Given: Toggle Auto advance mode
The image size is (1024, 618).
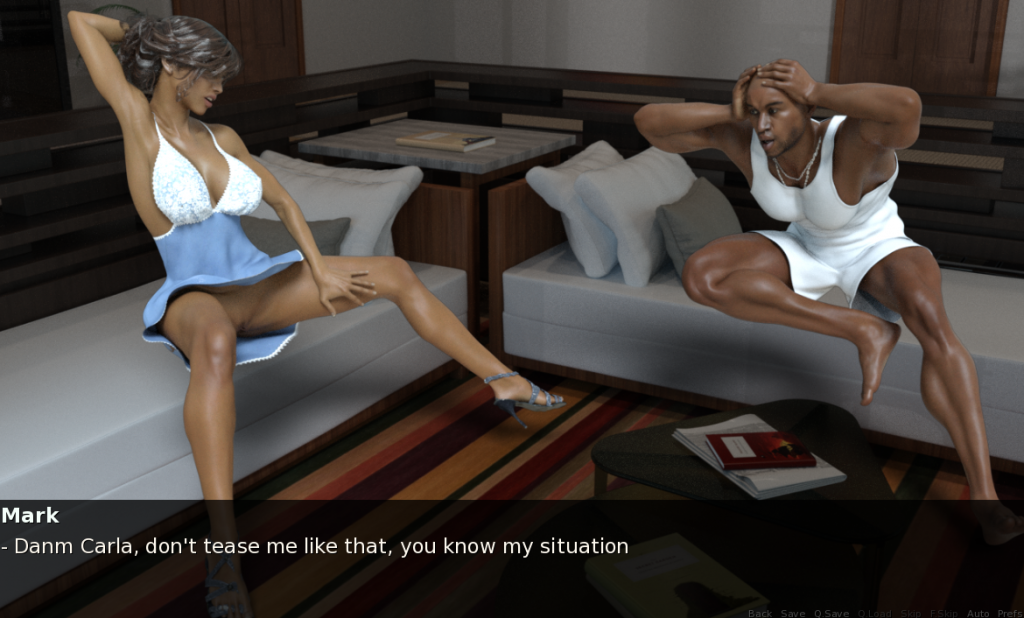Looking at the screenshot, I should click(x=978, y=613).
